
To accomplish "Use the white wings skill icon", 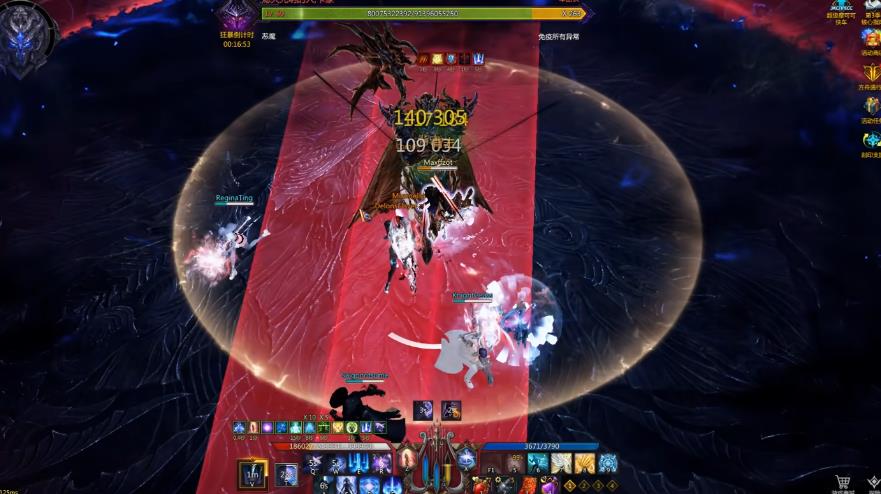I will coord(562,464).
